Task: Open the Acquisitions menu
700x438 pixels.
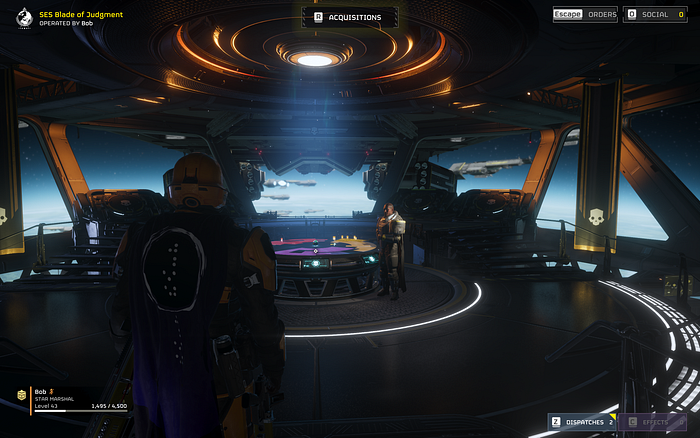Action: click(348, 17)
